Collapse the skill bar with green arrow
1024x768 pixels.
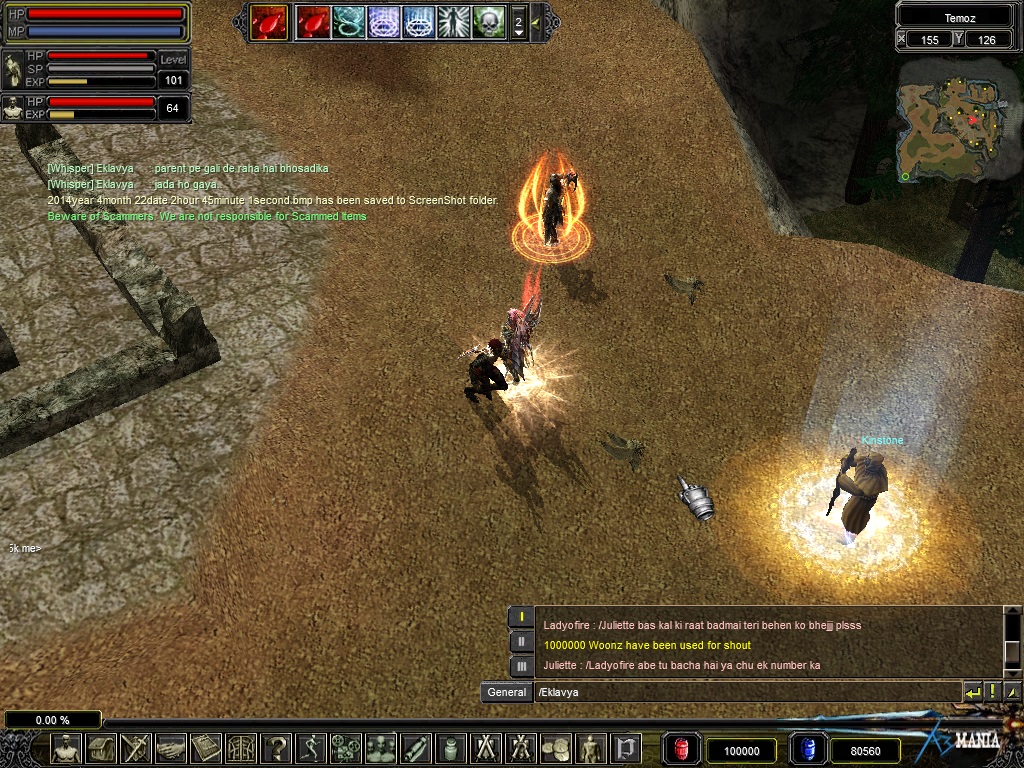tap(536, 21)
